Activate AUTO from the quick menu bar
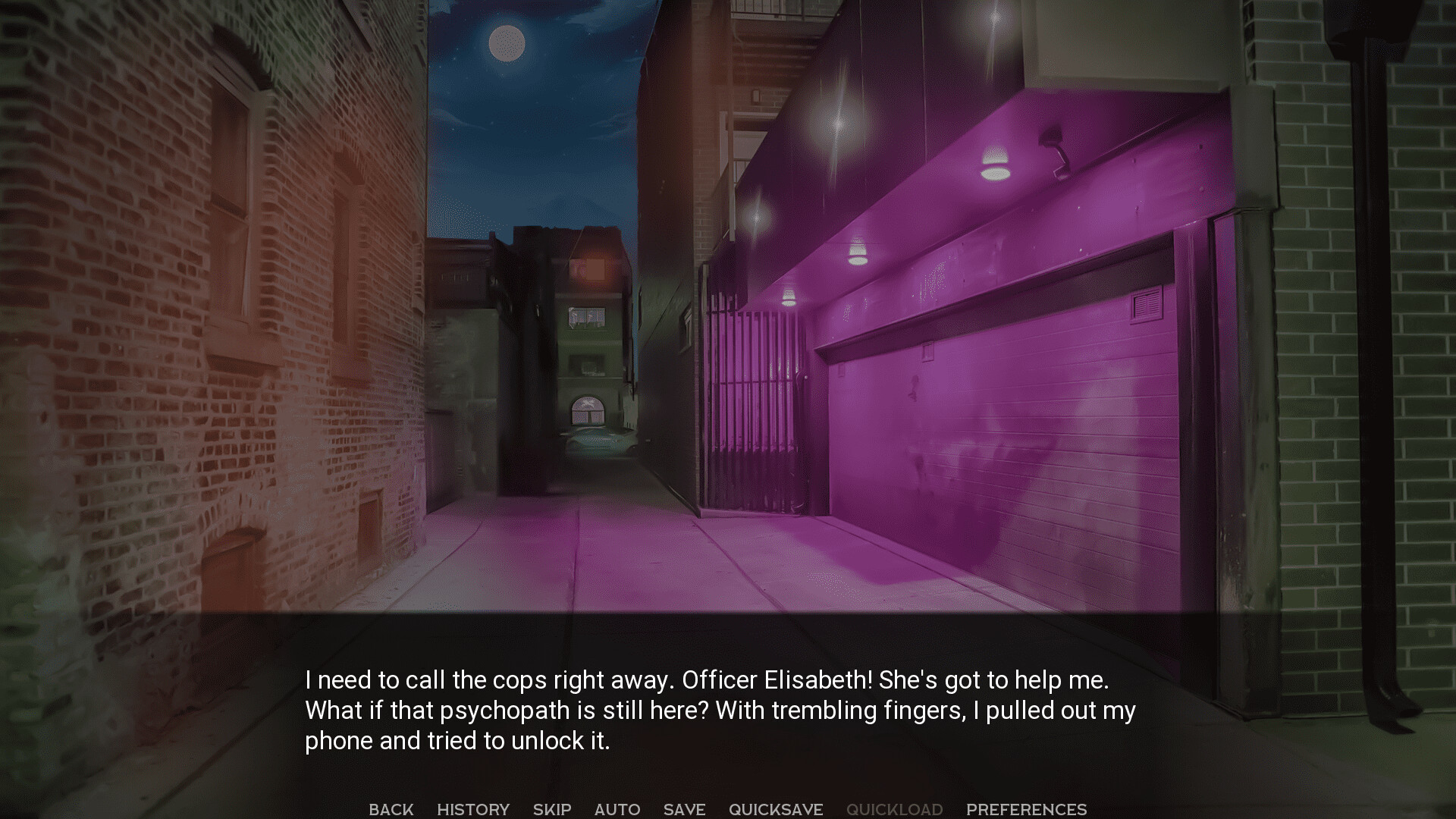 (617, 809)
